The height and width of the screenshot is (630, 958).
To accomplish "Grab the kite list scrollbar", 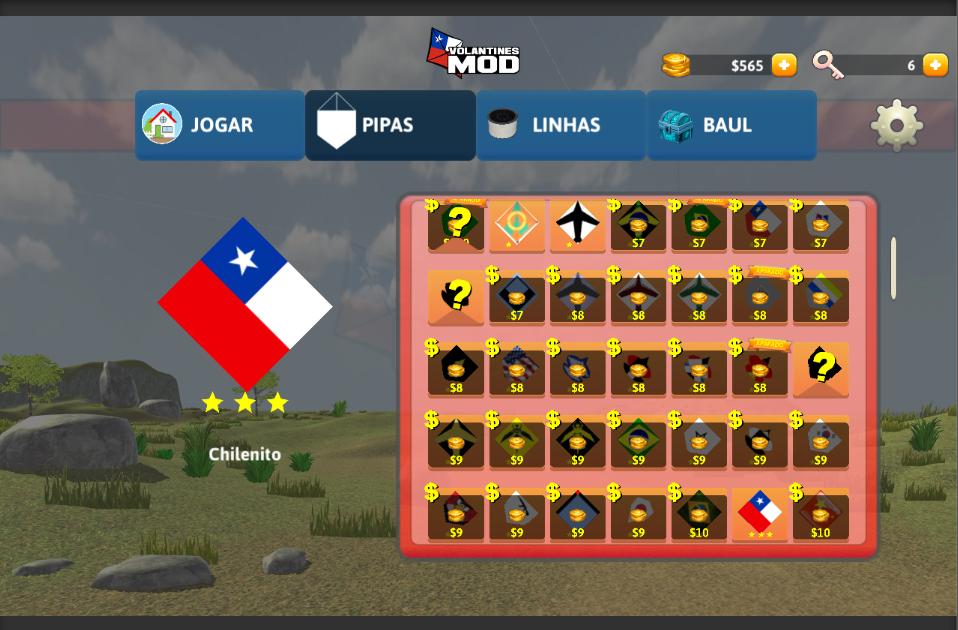I will tap(893, 268).
